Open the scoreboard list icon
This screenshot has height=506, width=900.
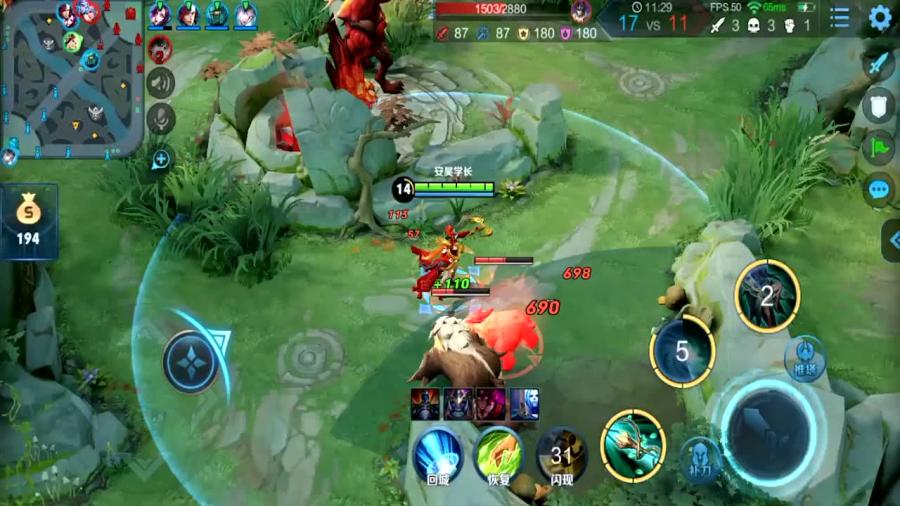pos(840,18)
